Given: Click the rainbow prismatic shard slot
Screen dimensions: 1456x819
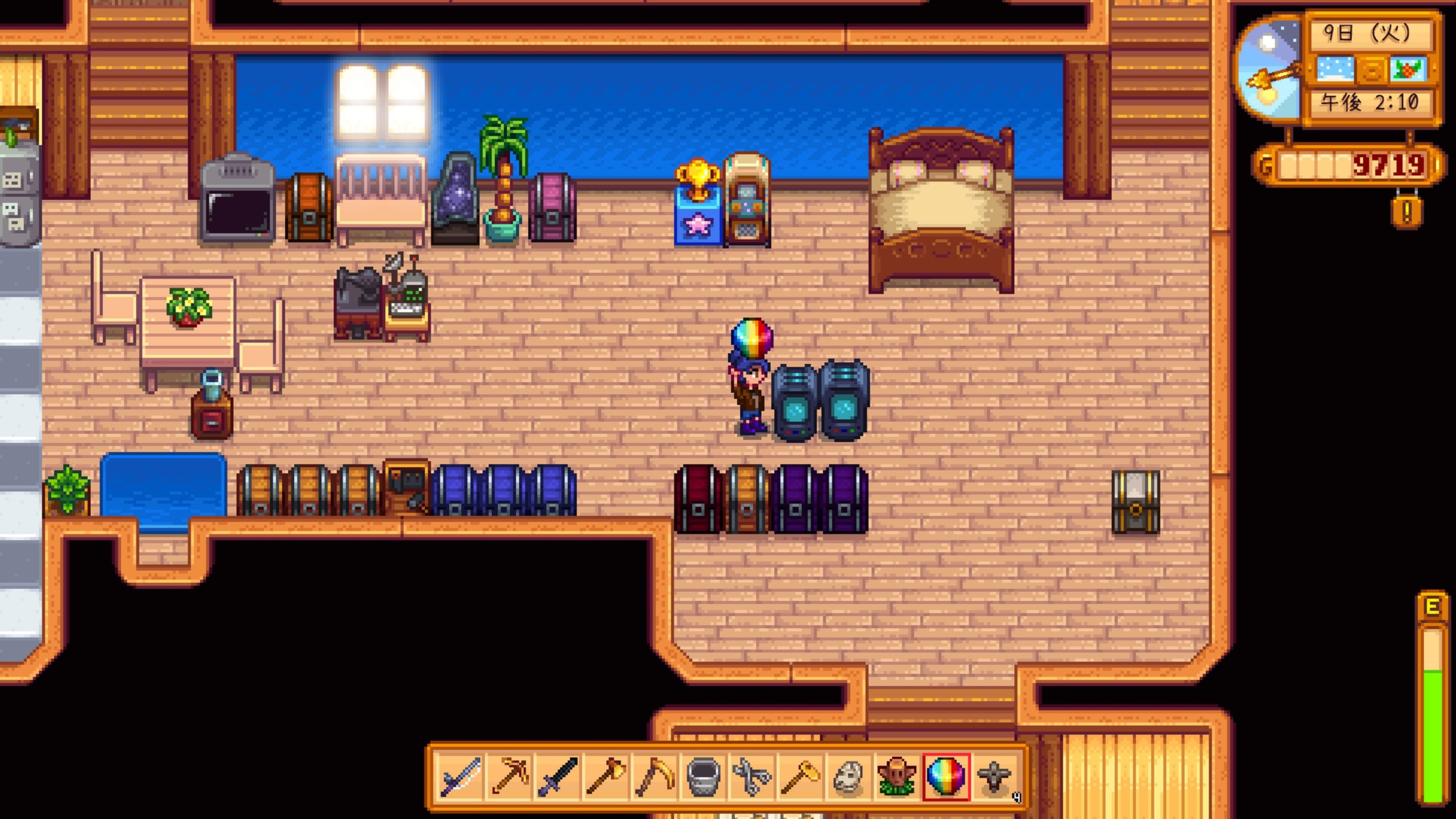Looking at the screenshot, I should click(x=945, y=776).
